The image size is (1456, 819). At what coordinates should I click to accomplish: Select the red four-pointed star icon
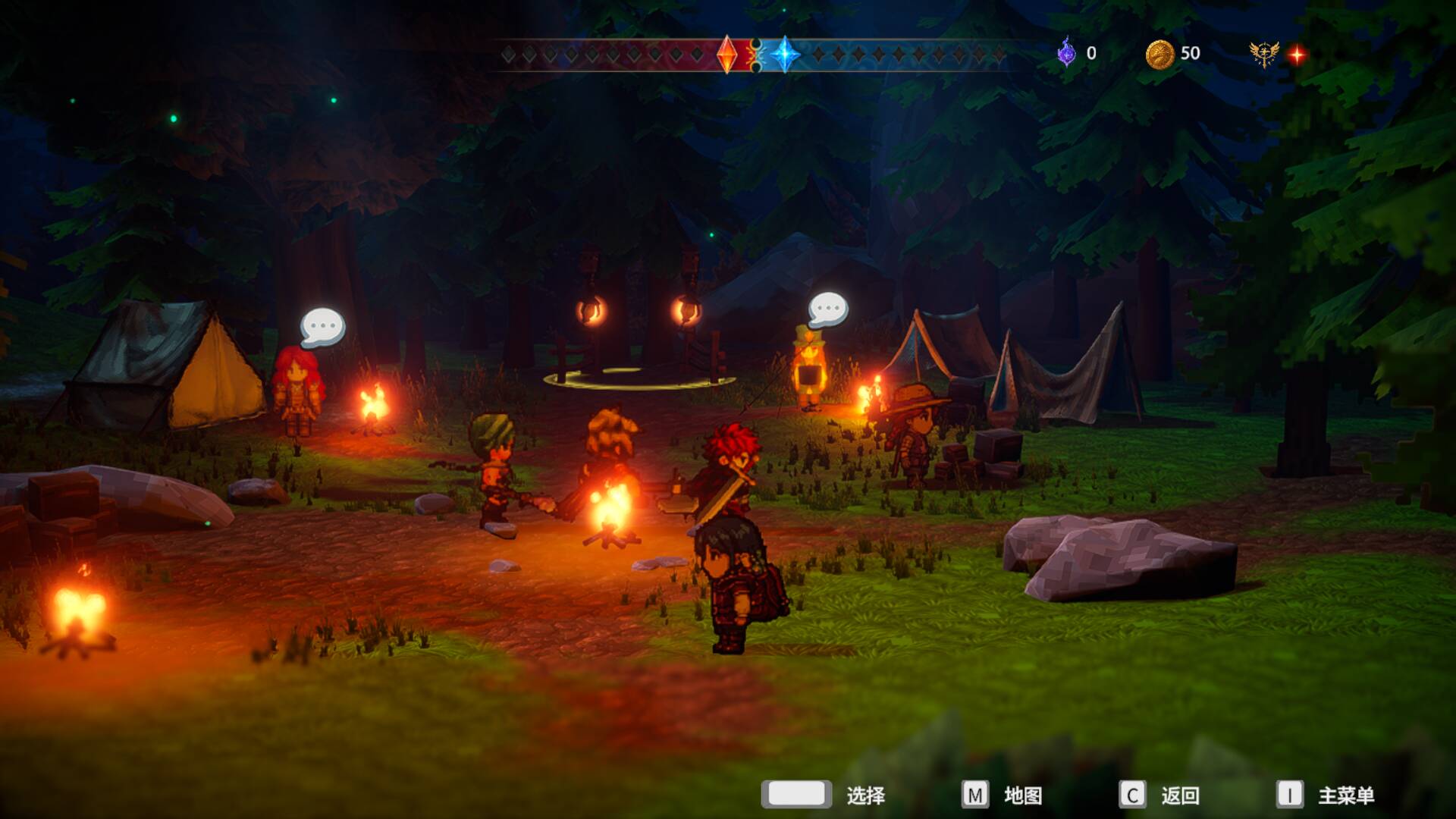click(1297, 55)
